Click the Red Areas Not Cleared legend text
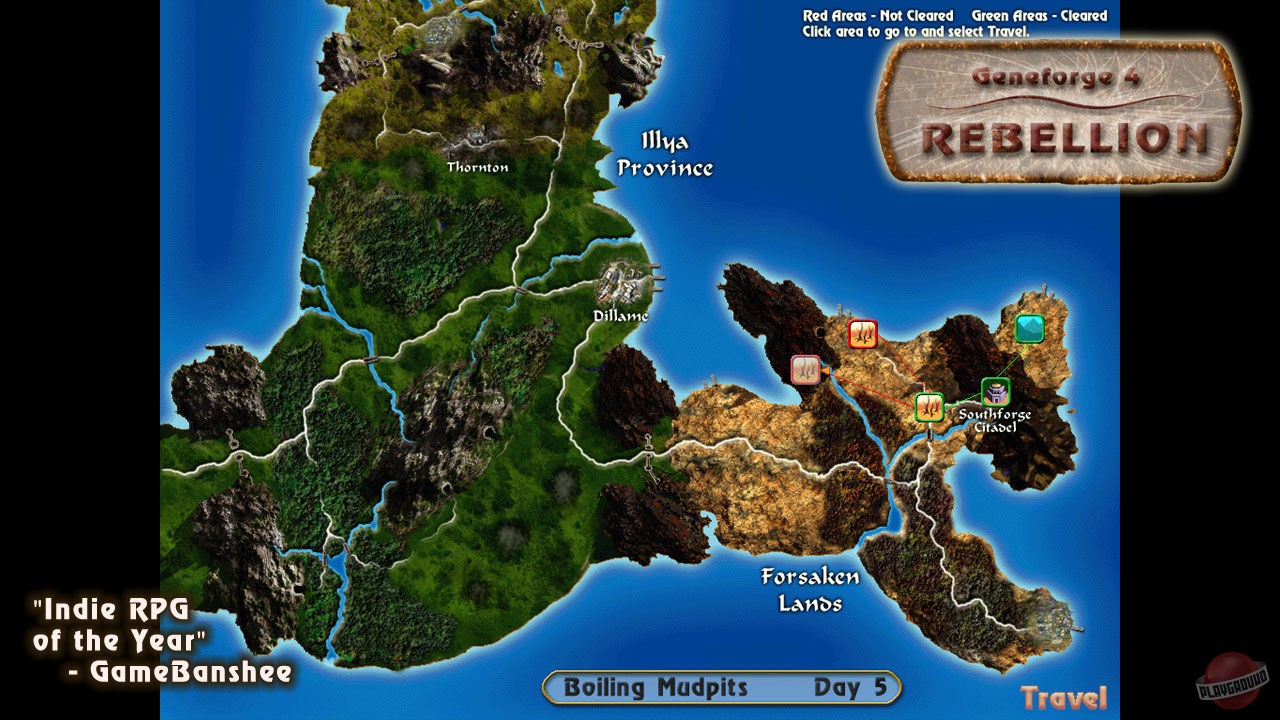 click(x=880, y=14)
